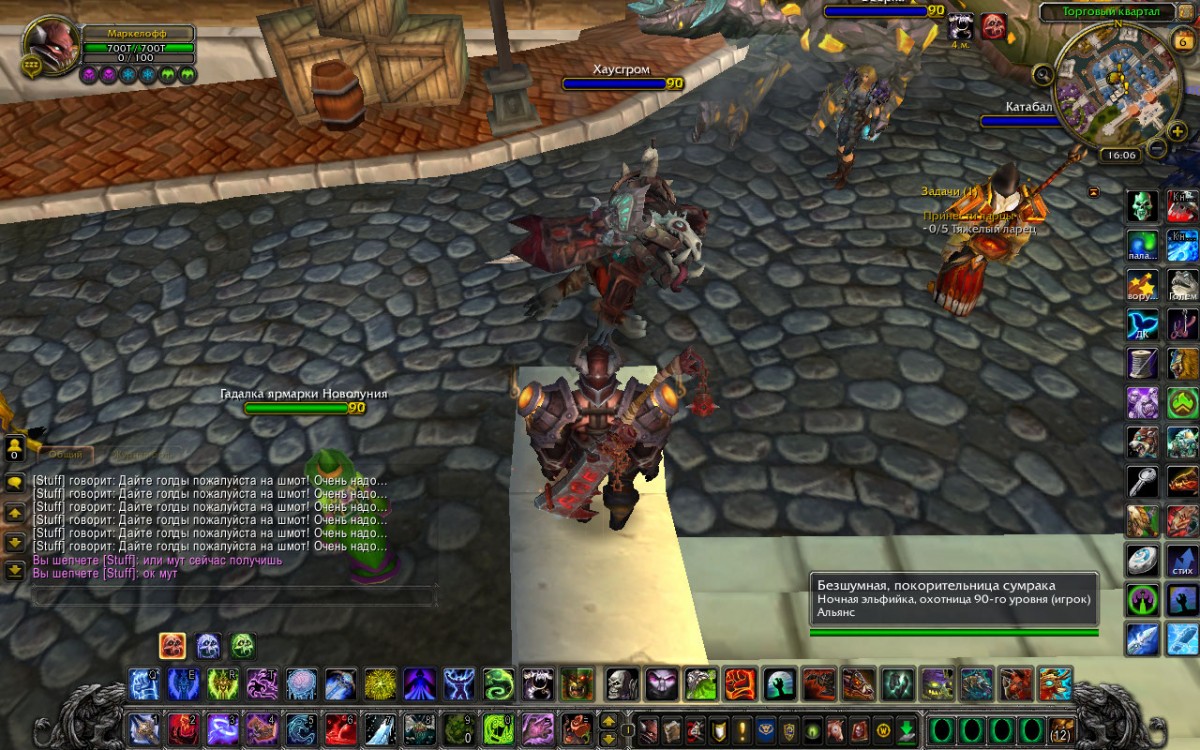Zoom out the minimap with minus button
This screenshot has height=750, width=1200.
point(1157,149)
